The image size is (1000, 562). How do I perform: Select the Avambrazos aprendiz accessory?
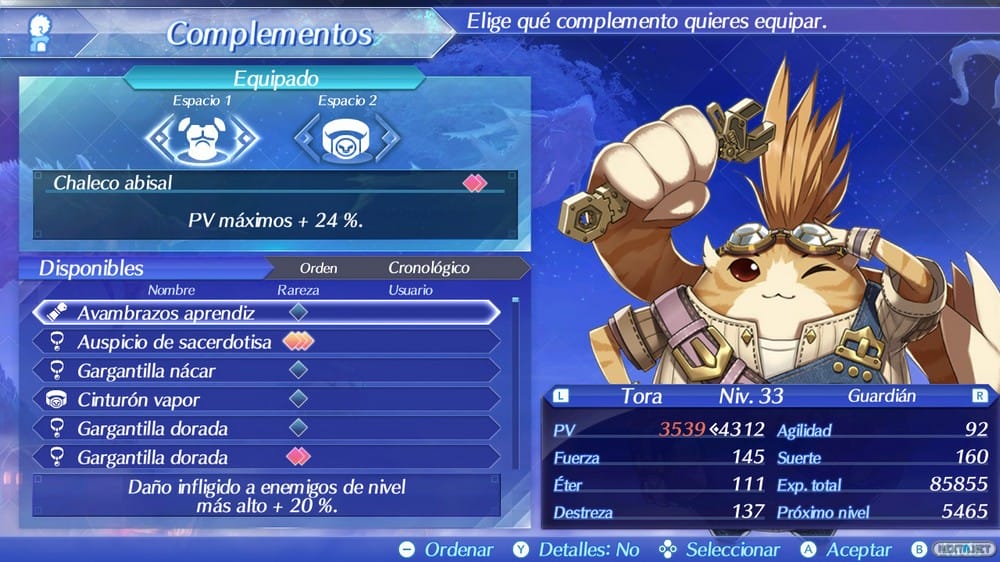click(x=265, y=312)
